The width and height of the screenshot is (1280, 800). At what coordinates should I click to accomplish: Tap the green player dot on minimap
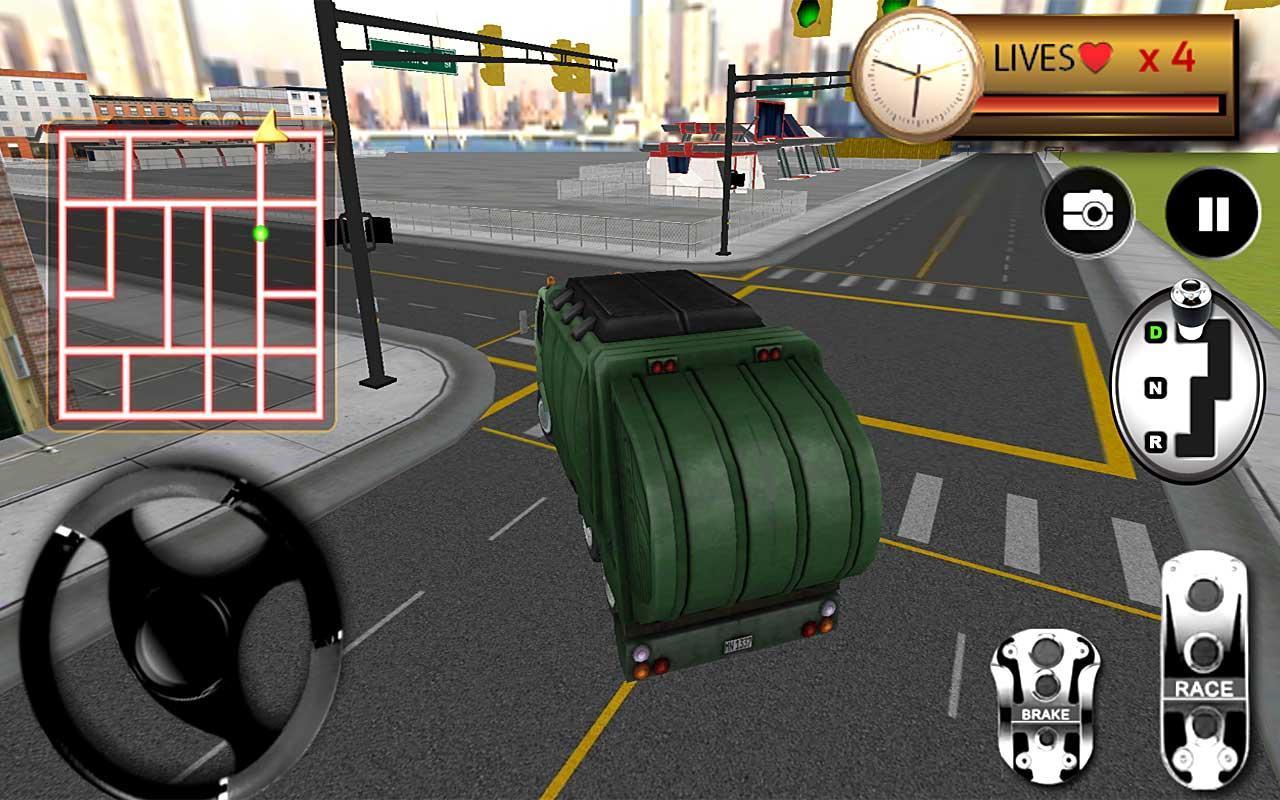(259, 232)
